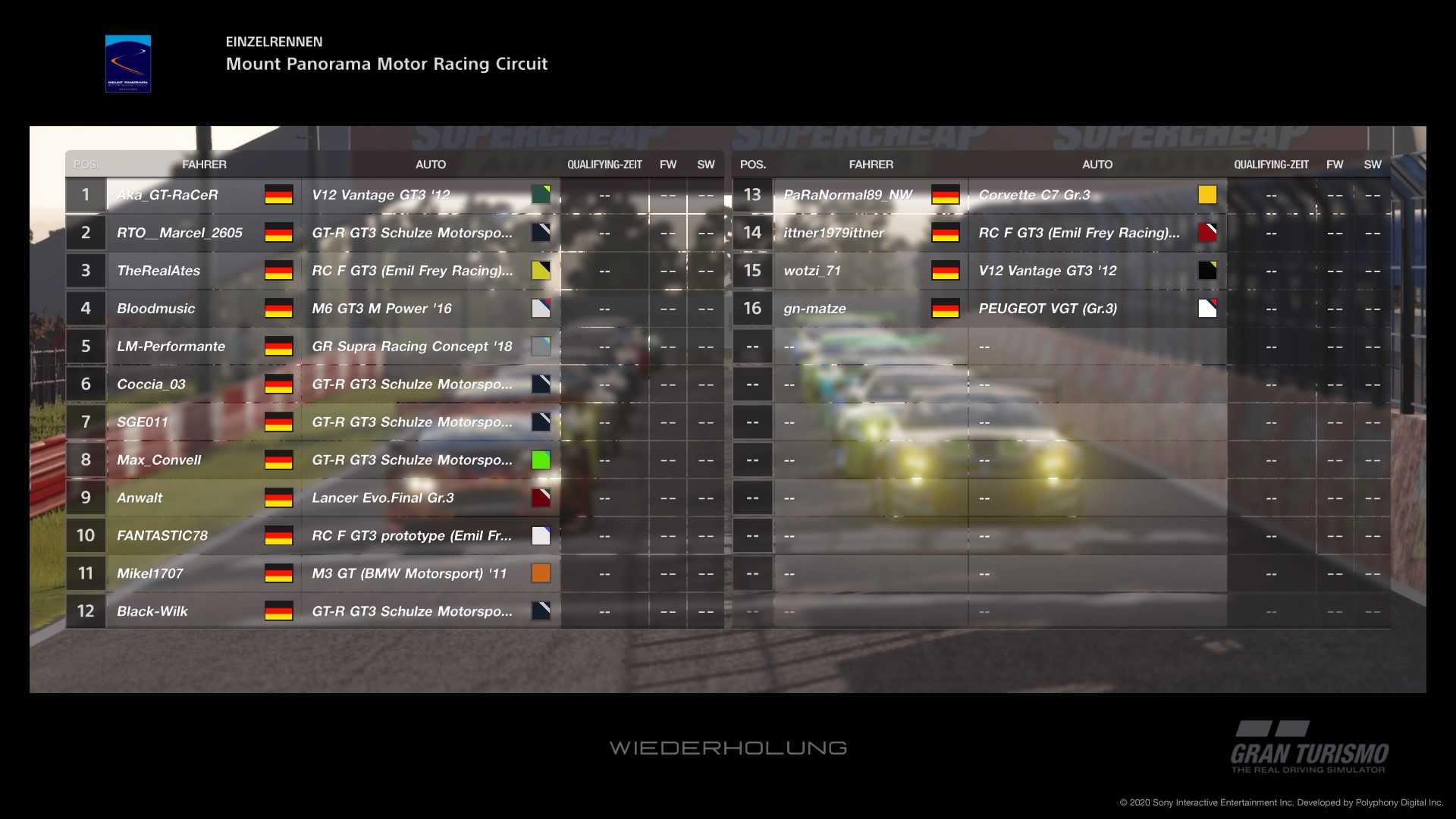Click Max_Convell's grid row
The width and height of the screenshot is (1456, 819).
tap(158, 460)
